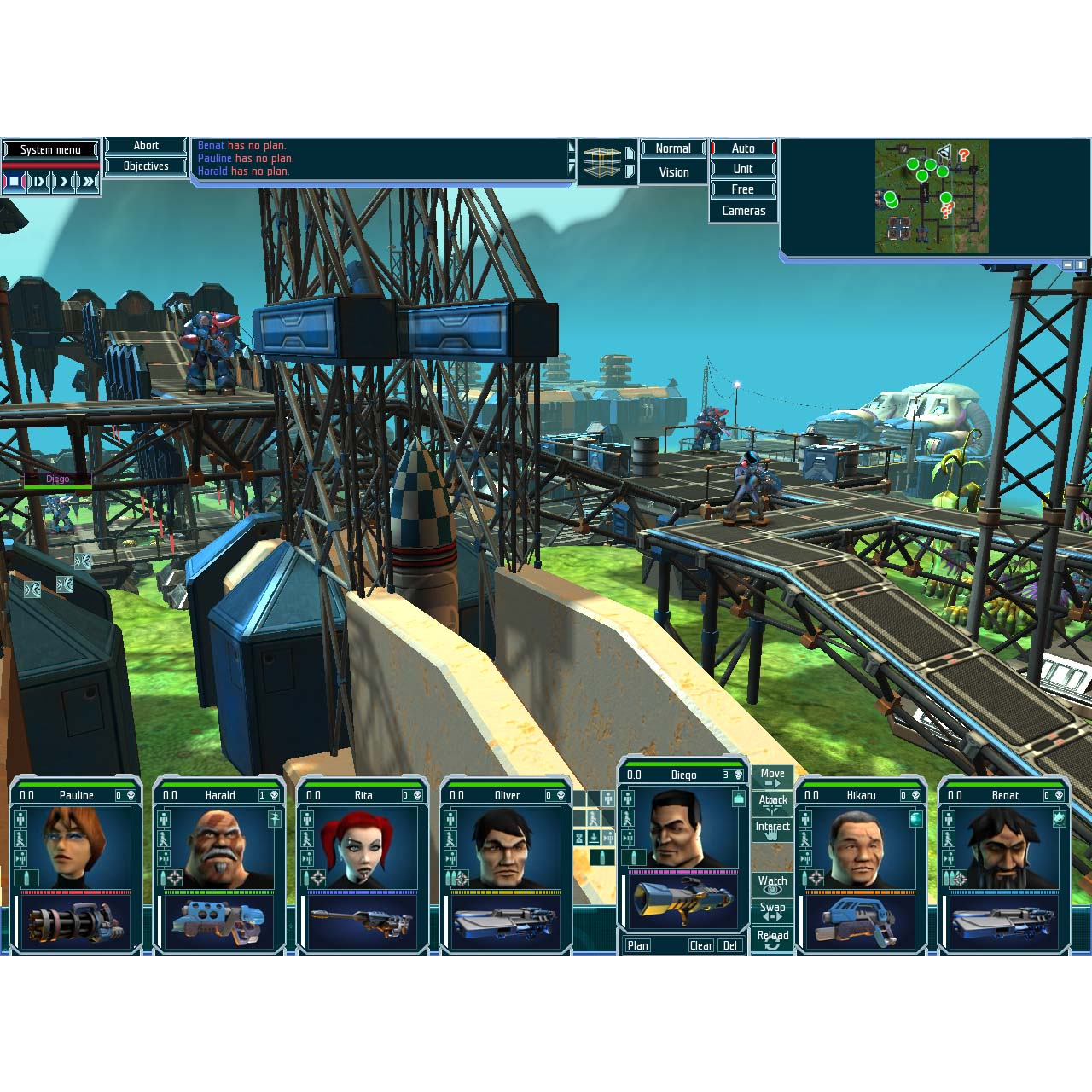The image size is (1092, 1092).
Task: Show the mission Objectives
Action: pyautogui.click(x=146, y=166)
